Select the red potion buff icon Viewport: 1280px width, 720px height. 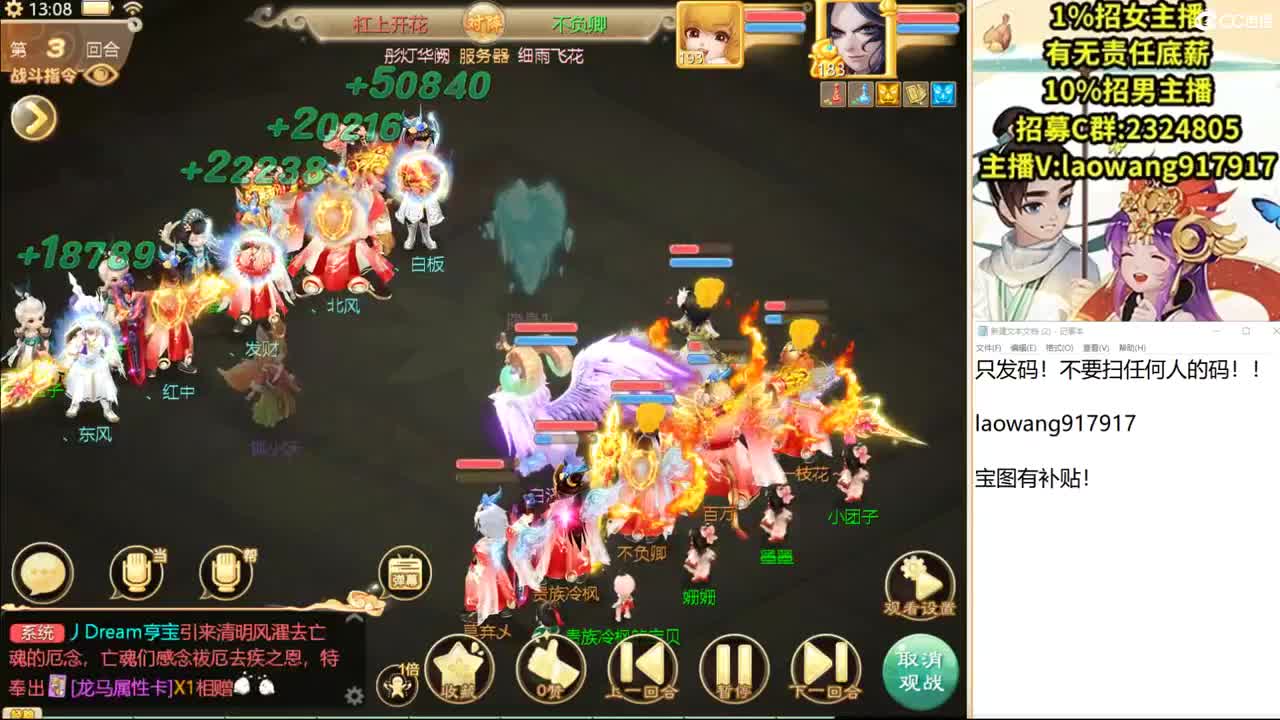[833, 95]
